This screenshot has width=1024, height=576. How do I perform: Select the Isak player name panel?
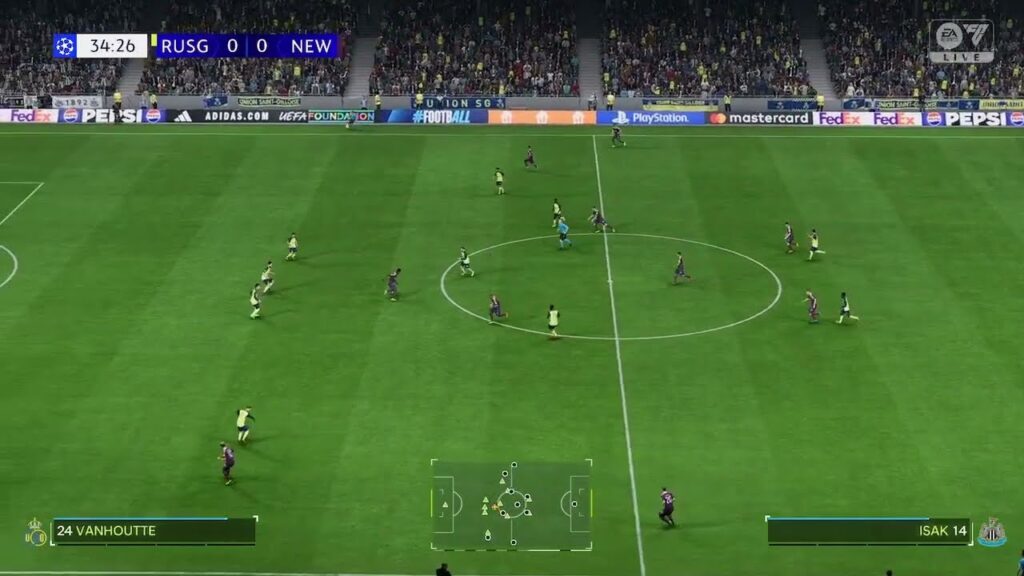point(868,531)
